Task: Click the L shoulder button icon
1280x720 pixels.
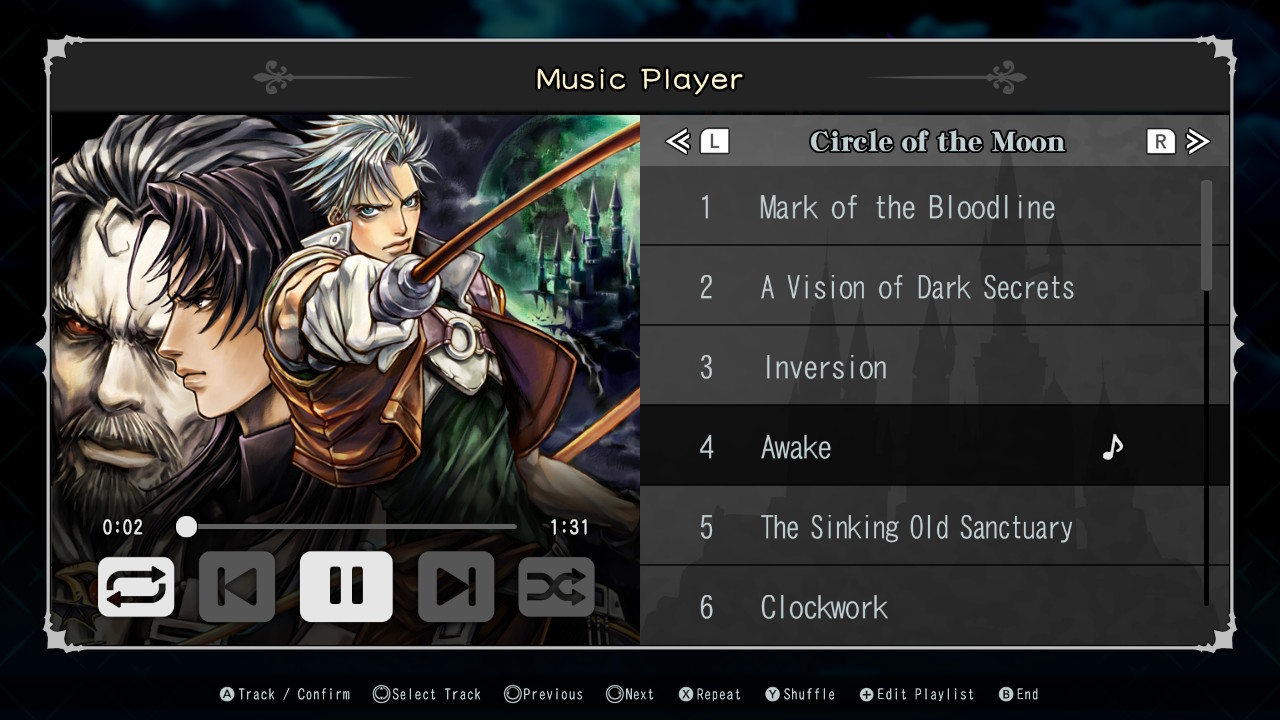Action: point(713,141)
